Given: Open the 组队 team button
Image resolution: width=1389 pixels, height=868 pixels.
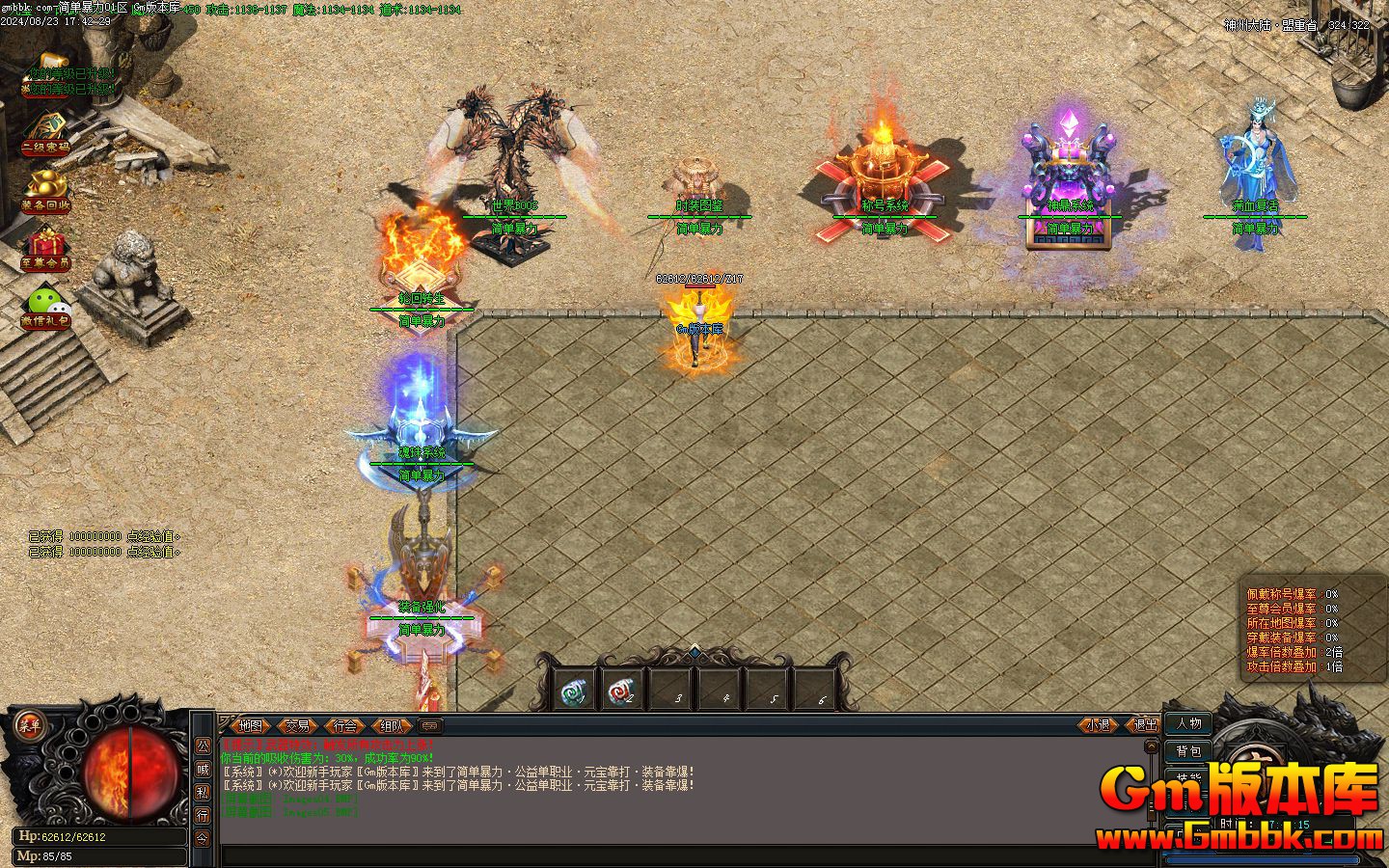Looking at the screenshot, I should point(391,726).
